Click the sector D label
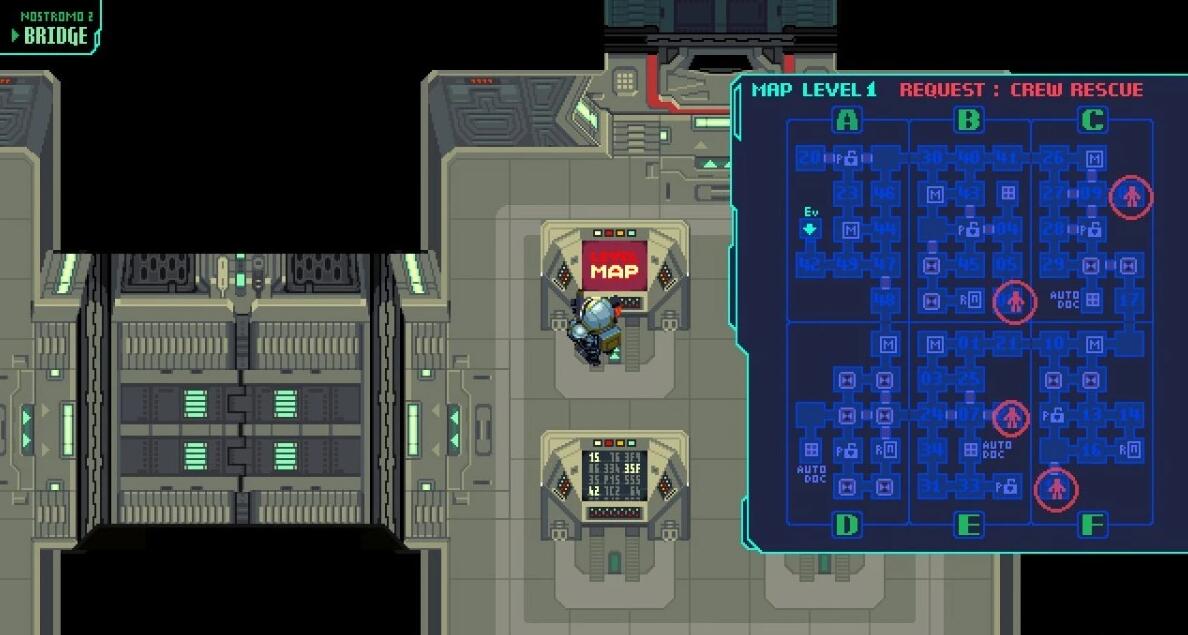Screen dimensions: 1188x635 (847, 524)
